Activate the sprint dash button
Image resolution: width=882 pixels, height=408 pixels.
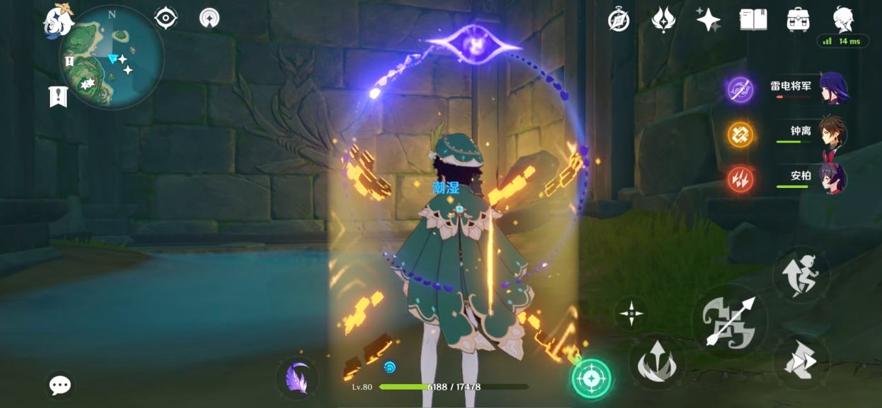(x=800, y=273)
